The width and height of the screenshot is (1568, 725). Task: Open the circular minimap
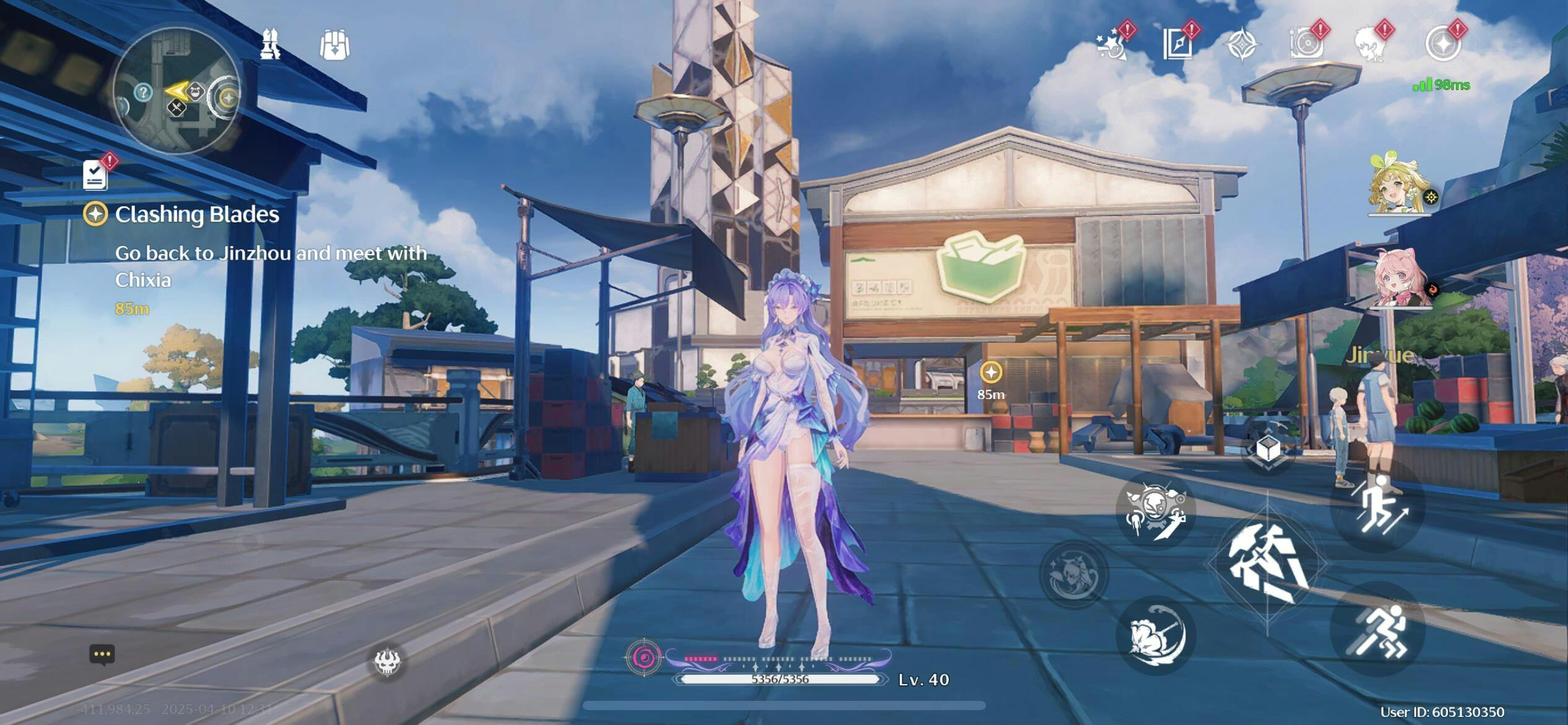point(176,92)
